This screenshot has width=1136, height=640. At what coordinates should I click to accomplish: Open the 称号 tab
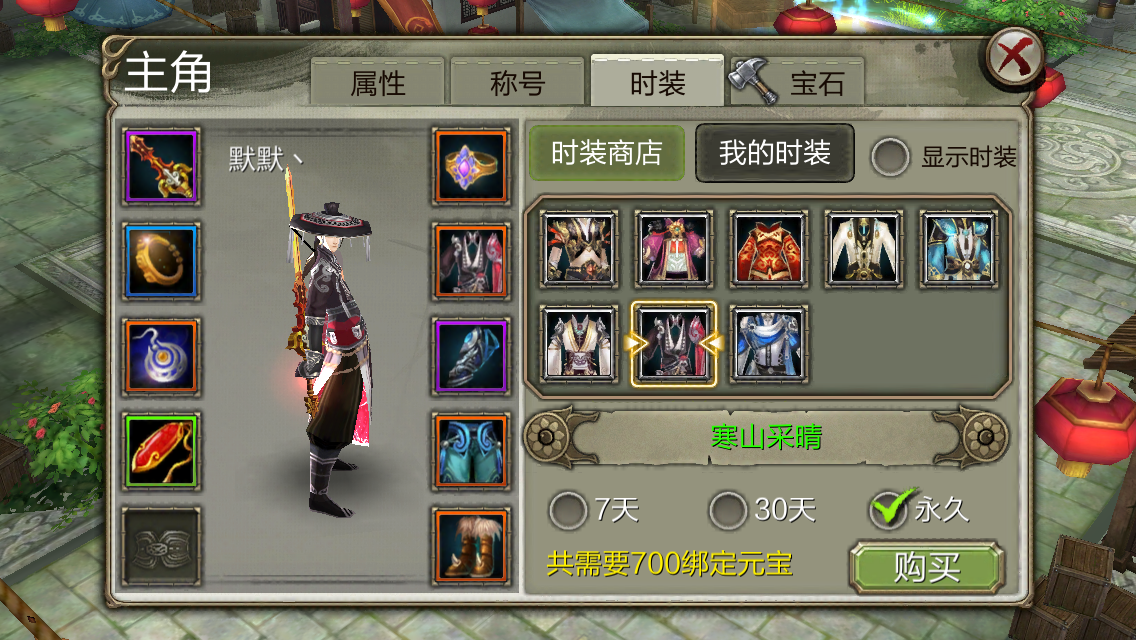(x=517, y=83)
